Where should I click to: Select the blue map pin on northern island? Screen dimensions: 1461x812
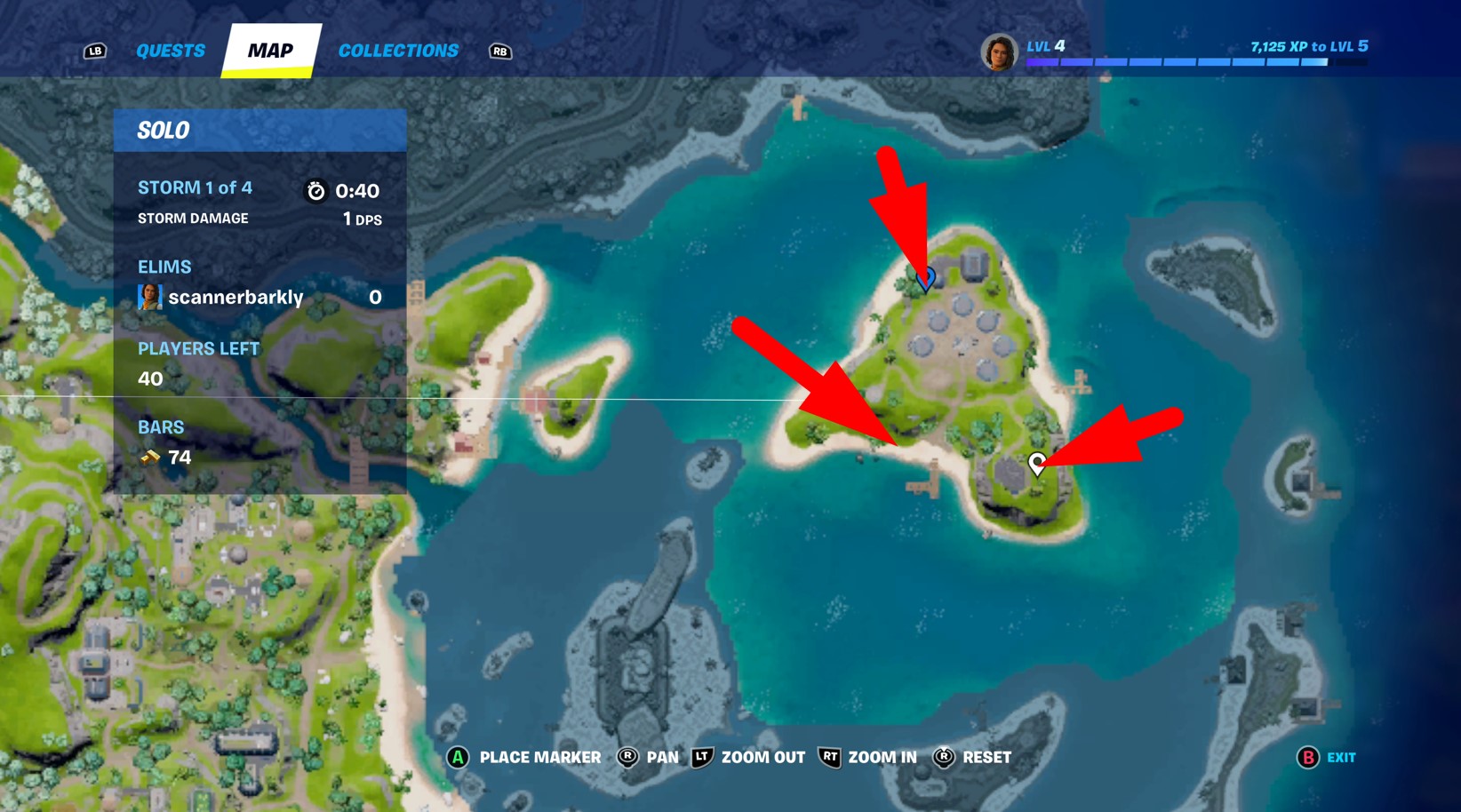tap(925, 277)
